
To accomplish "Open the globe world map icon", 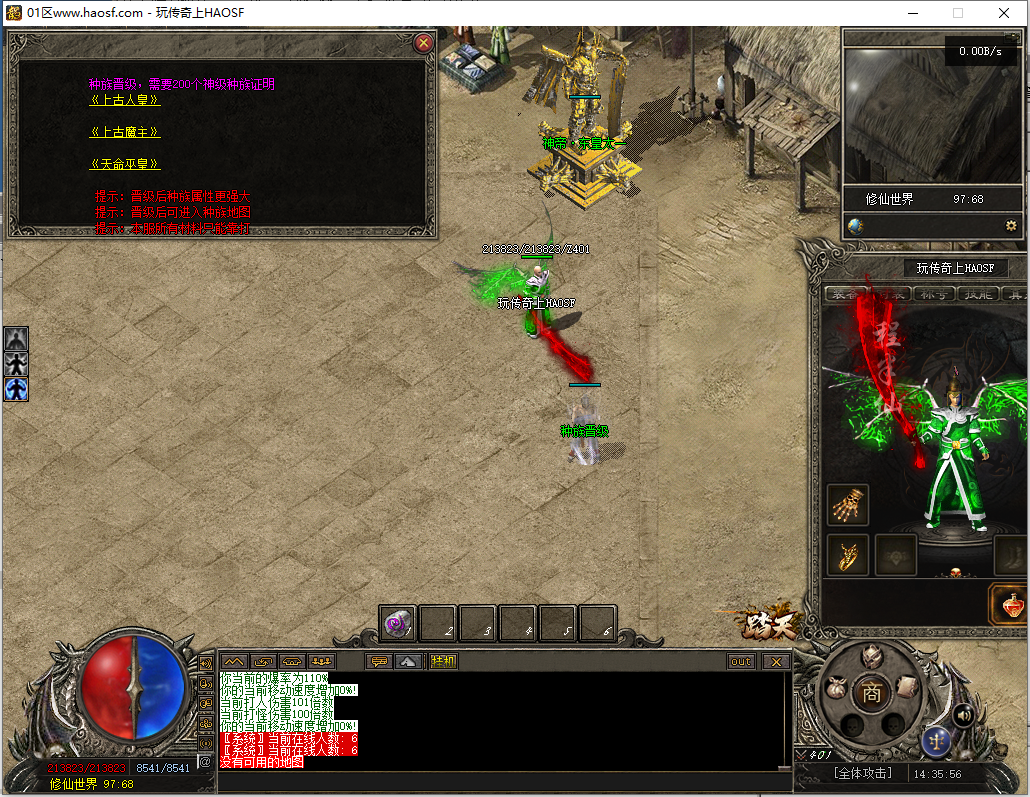I will [856, 226].
